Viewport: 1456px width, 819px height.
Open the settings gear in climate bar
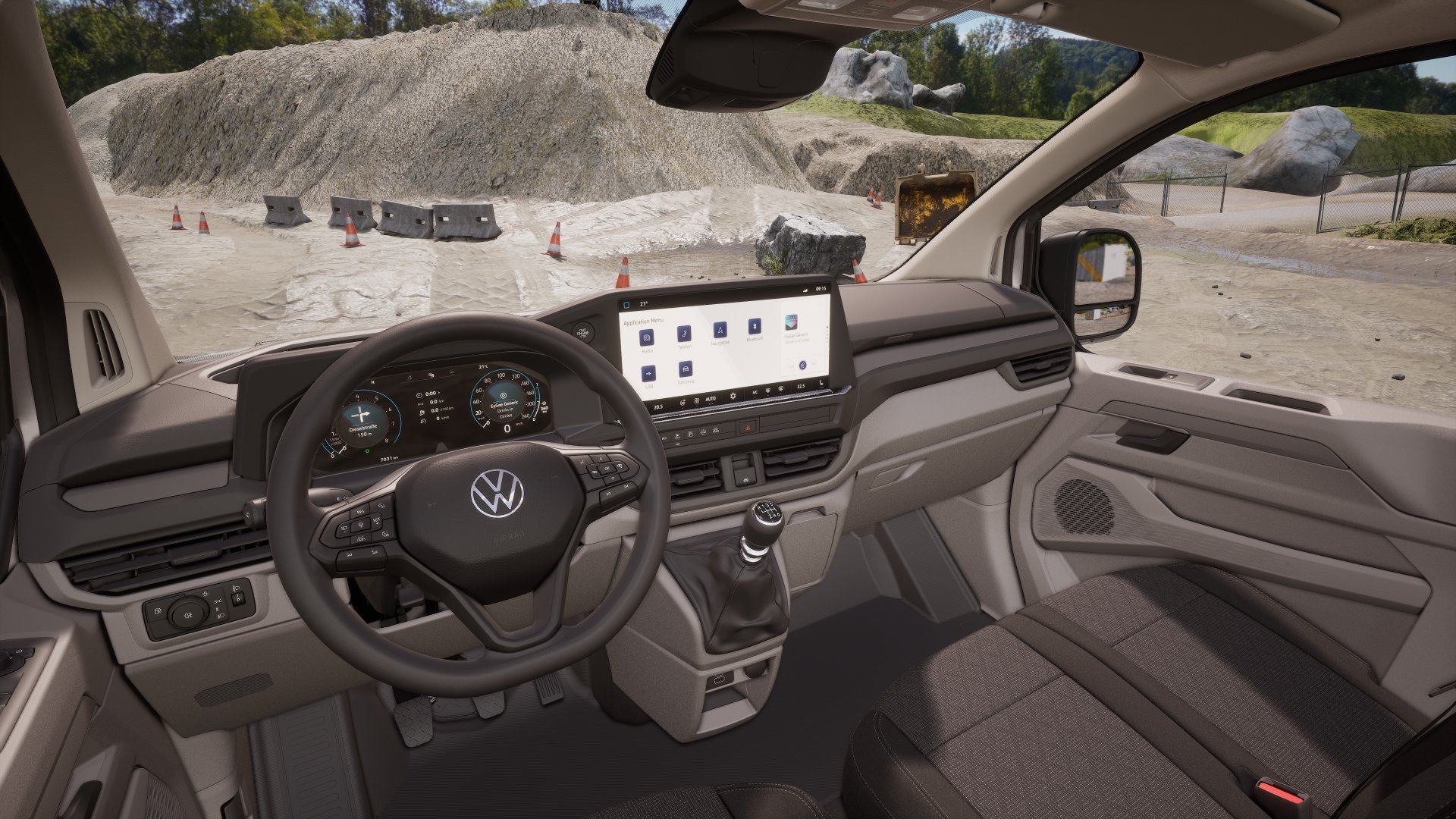coord(733,396)
